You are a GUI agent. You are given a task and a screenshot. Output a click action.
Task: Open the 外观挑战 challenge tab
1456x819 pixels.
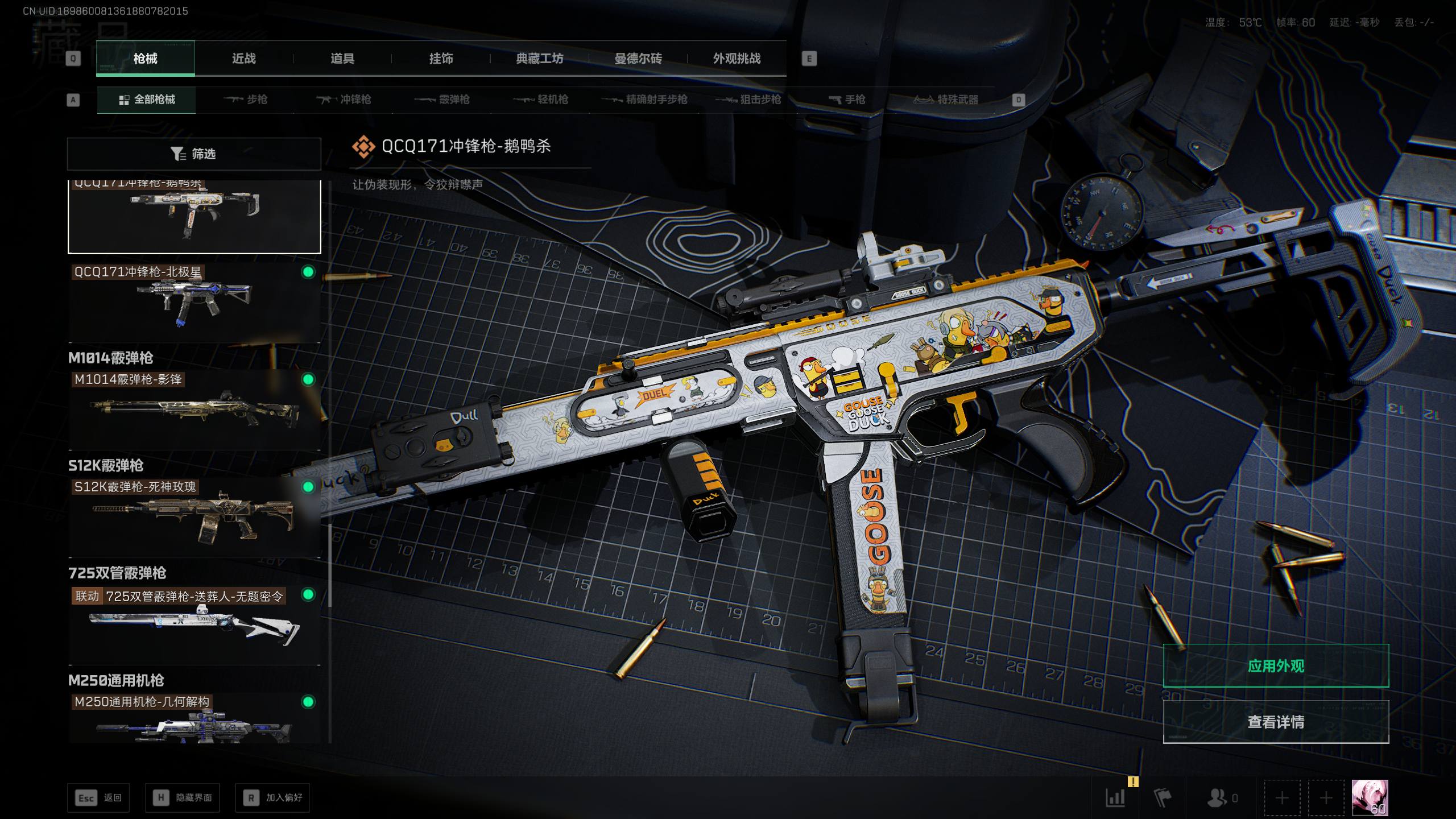737,59
